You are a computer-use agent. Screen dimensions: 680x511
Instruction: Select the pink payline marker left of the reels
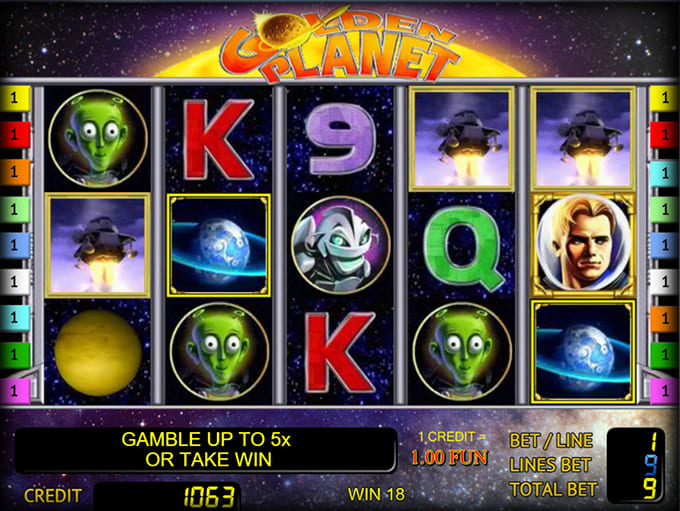click(x=16, y=389)
